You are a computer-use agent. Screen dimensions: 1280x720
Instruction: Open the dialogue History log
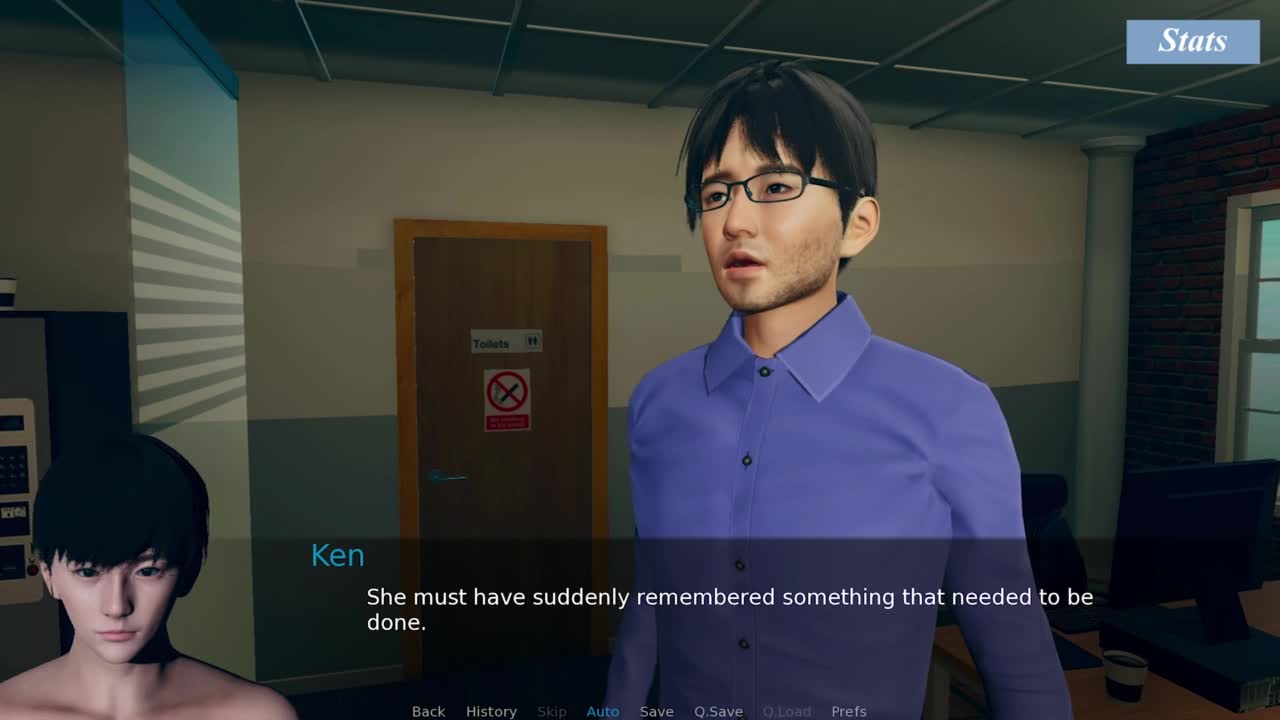491,711
